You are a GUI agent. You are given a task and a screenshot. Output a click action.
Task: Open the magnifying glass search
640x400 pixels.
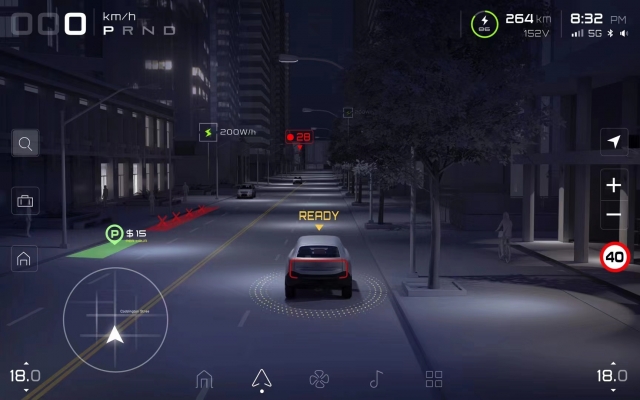[x=25, y=143]
